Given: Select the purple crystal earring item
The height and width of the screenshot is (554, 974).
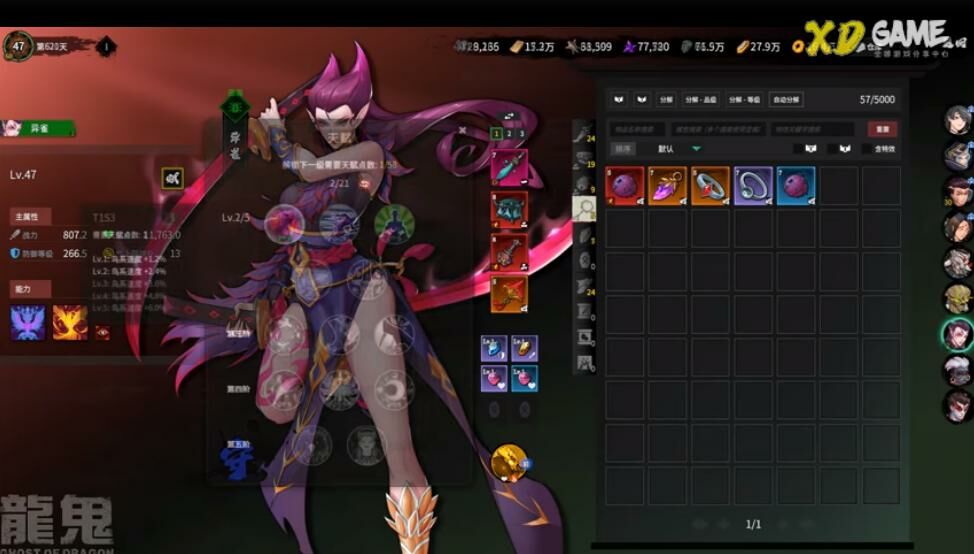Looking at the screenshot, I should coord(667,186).
